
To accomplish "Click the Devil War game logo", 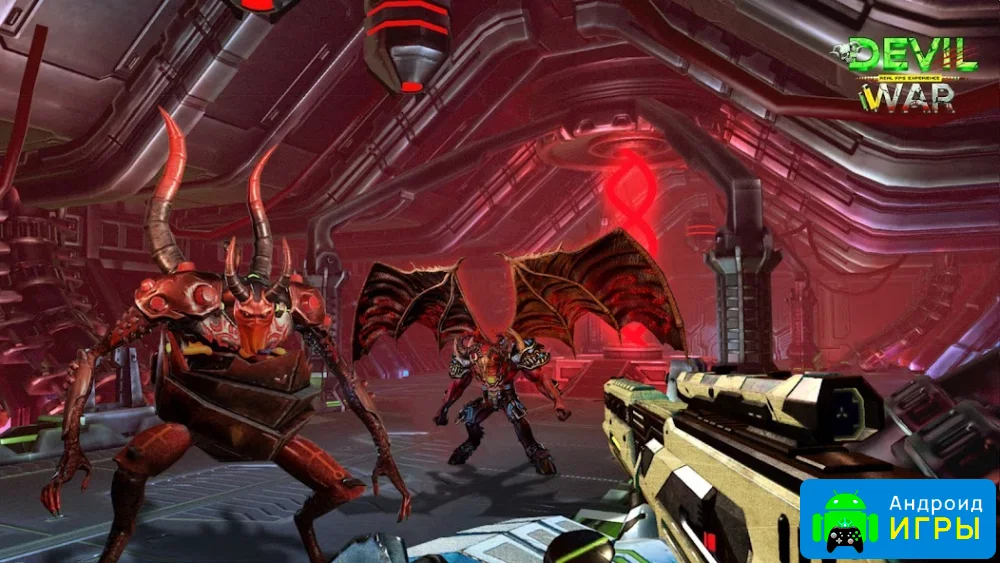I will pos(909,73).
